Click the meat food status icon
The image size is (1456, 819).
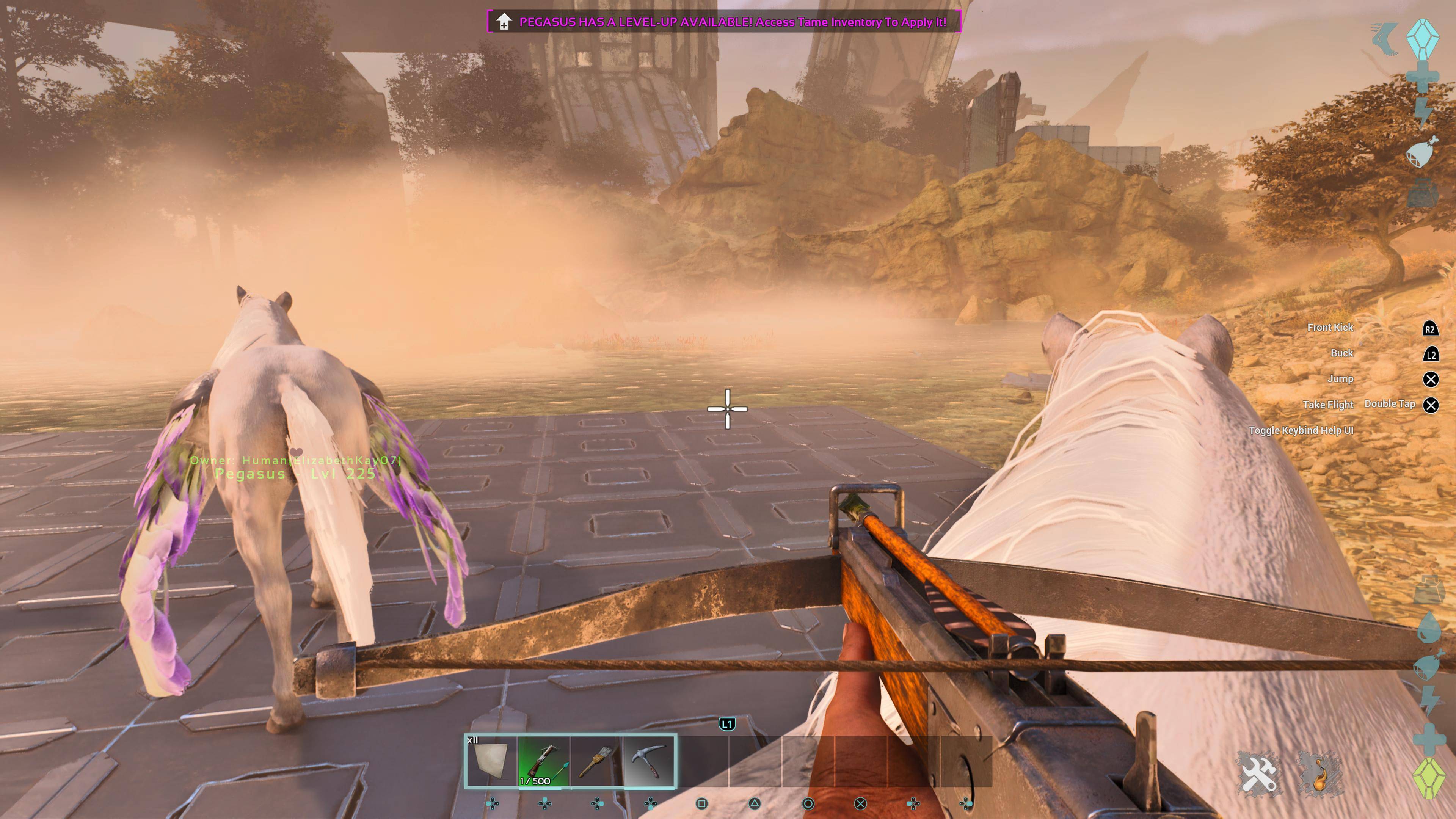1421,152
